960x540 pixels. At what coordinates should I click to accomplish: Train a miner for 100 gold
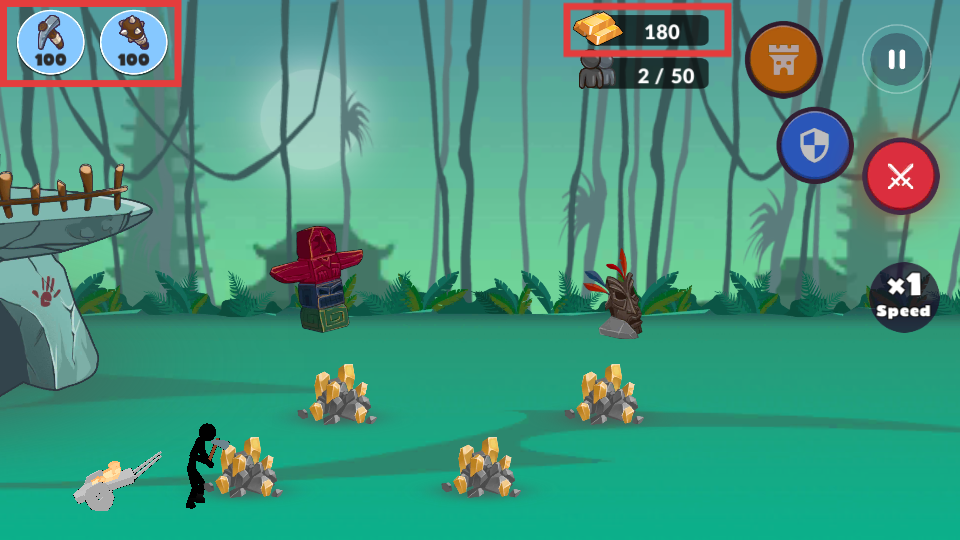tap(50, 42)
